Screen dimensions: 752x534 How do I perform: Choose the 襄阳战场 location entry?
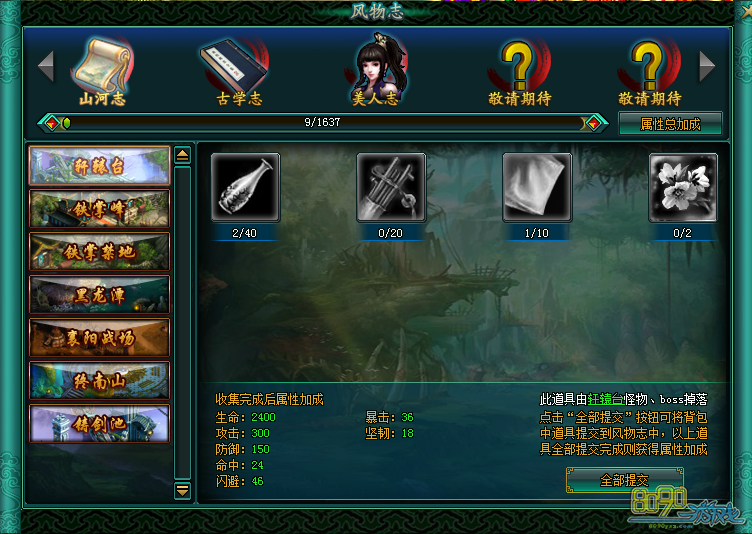100,338
